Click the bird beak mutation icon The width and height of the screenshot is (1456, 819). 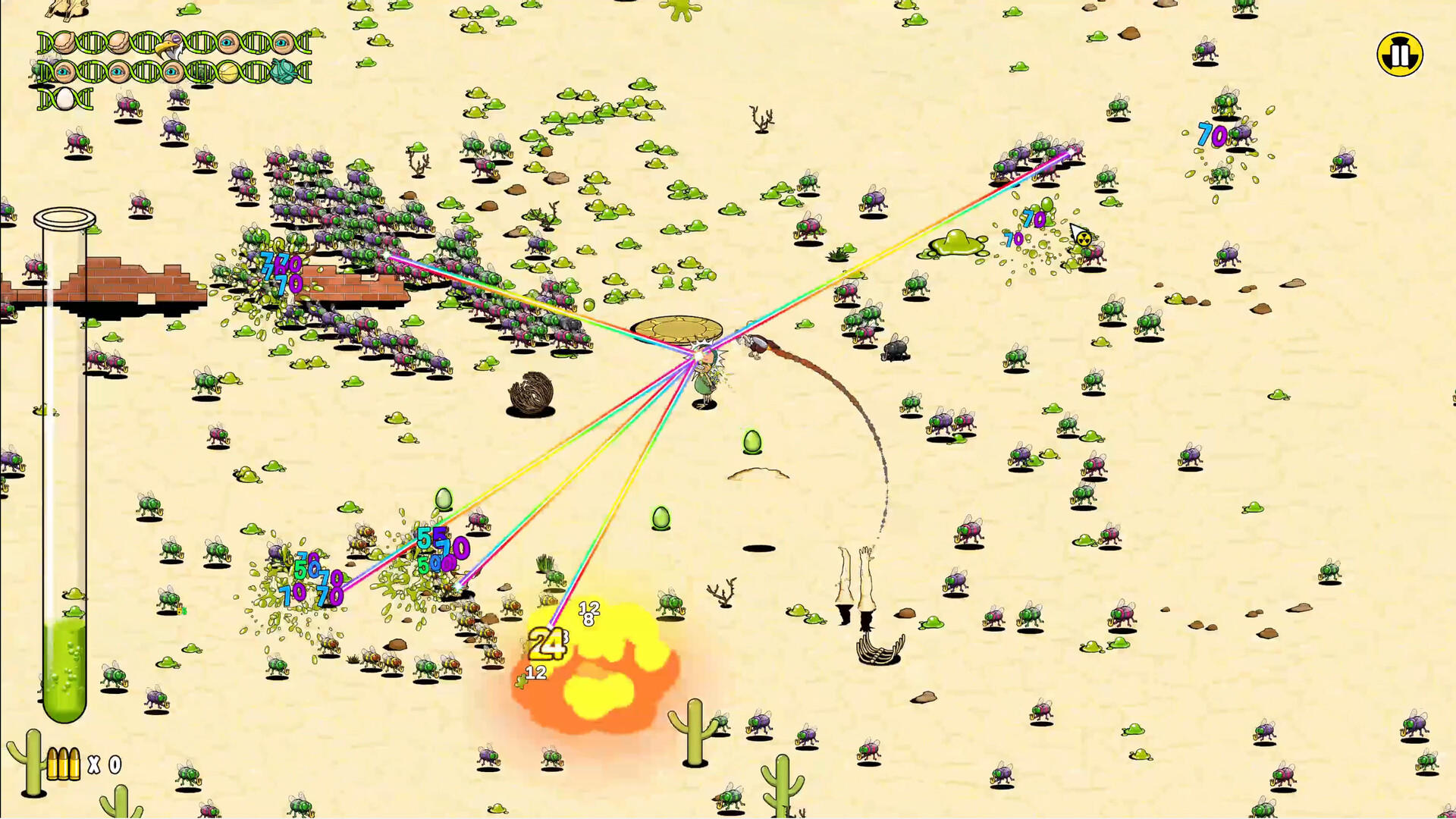coord(171,45)
